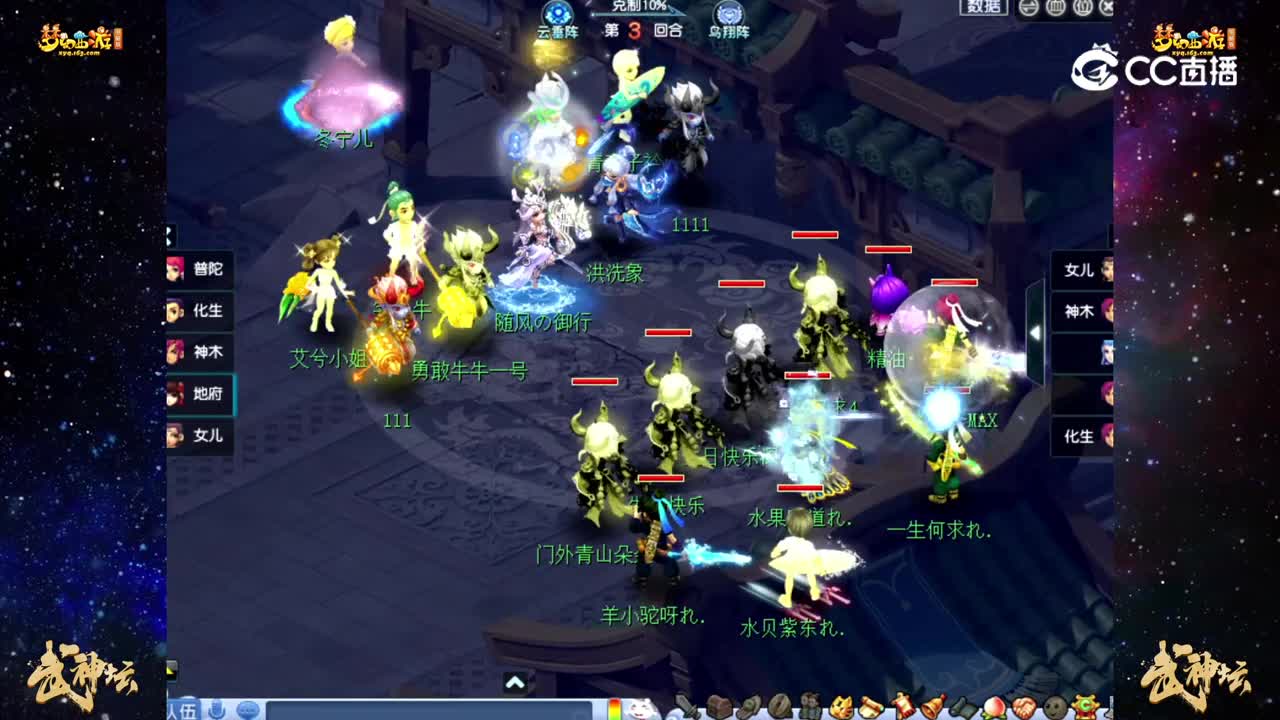
Task: Expand the chat panel via the up arrow chevron
Action: coord(515,680)
